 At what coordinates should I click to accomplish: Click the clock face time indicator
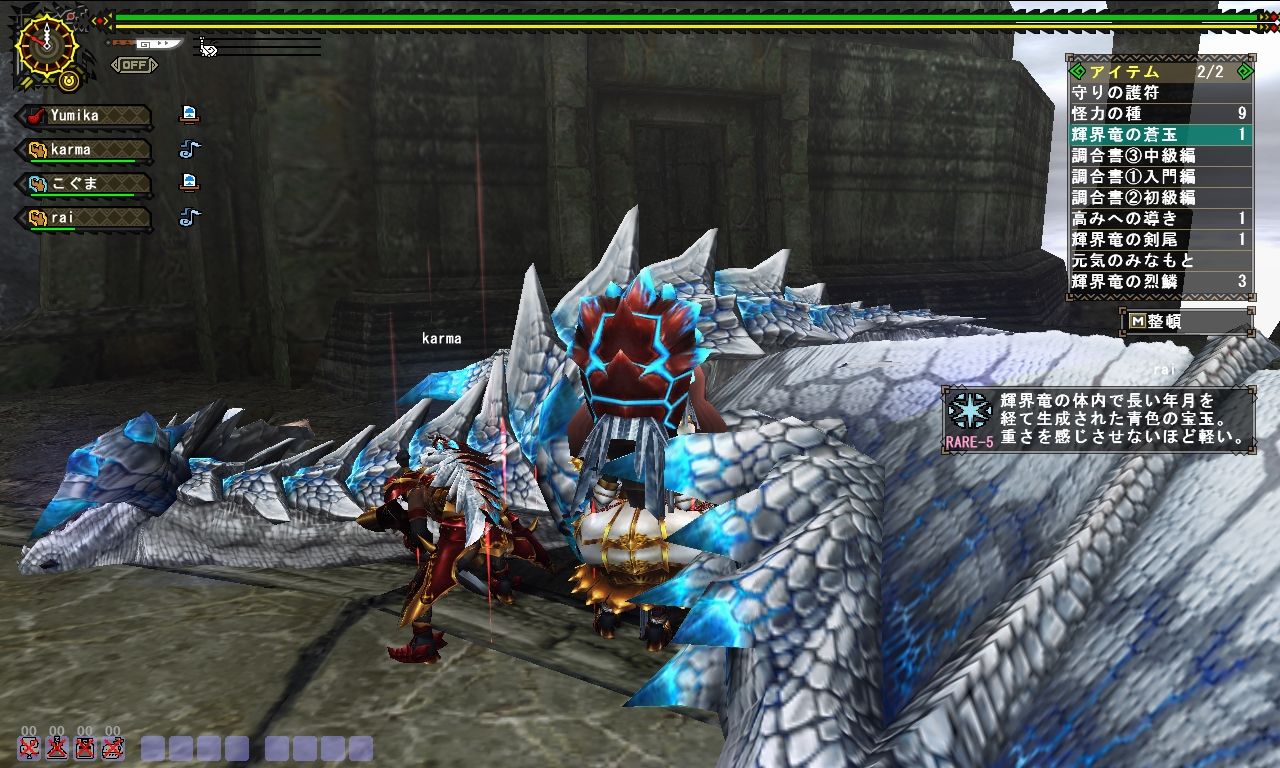point(47,47)
